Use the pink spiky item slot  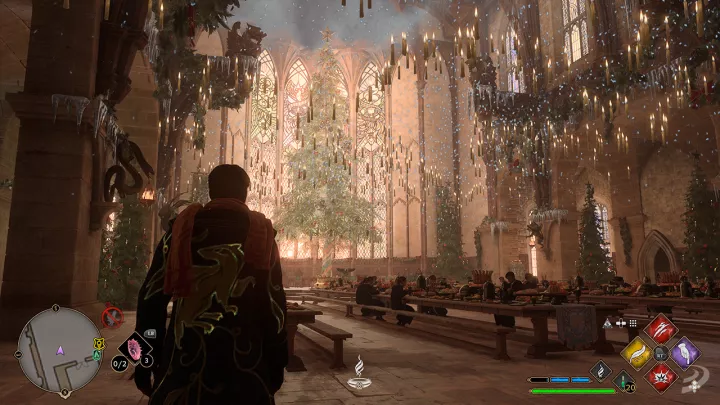click(x=132, y=349)
